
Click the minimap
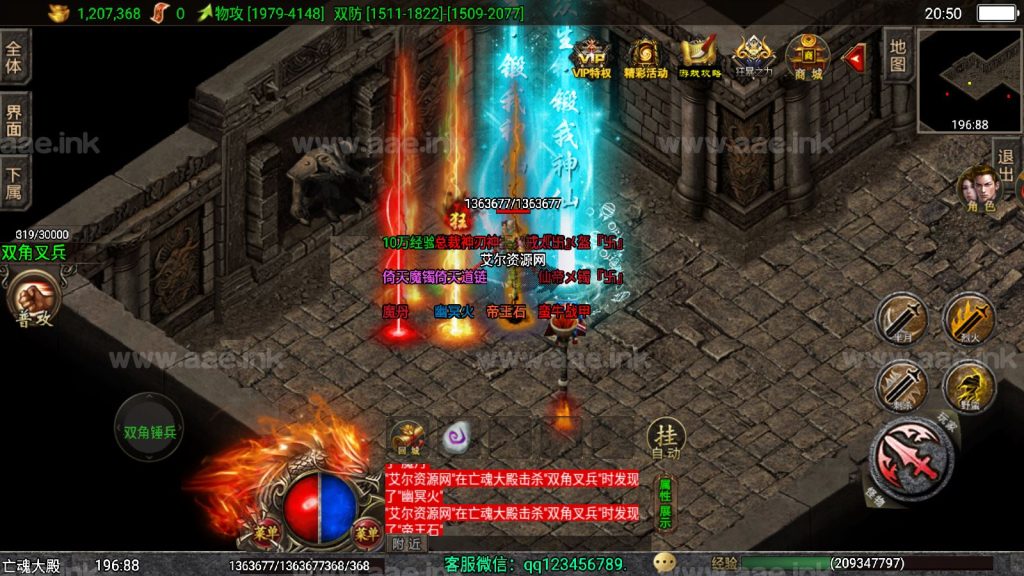pos(969,80)
